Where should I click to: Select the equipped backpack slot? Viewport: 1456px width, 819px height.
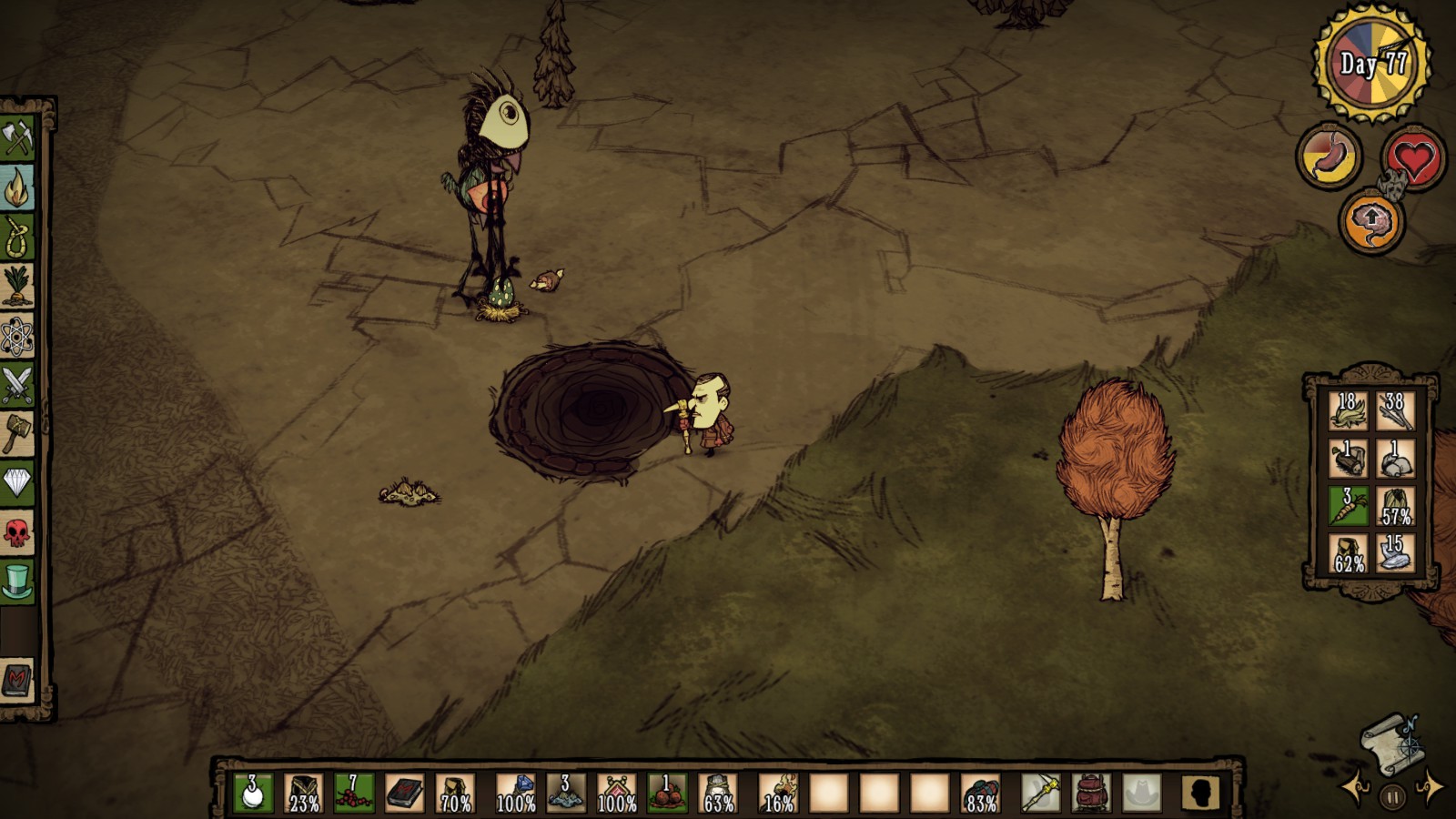[1090, 794]
